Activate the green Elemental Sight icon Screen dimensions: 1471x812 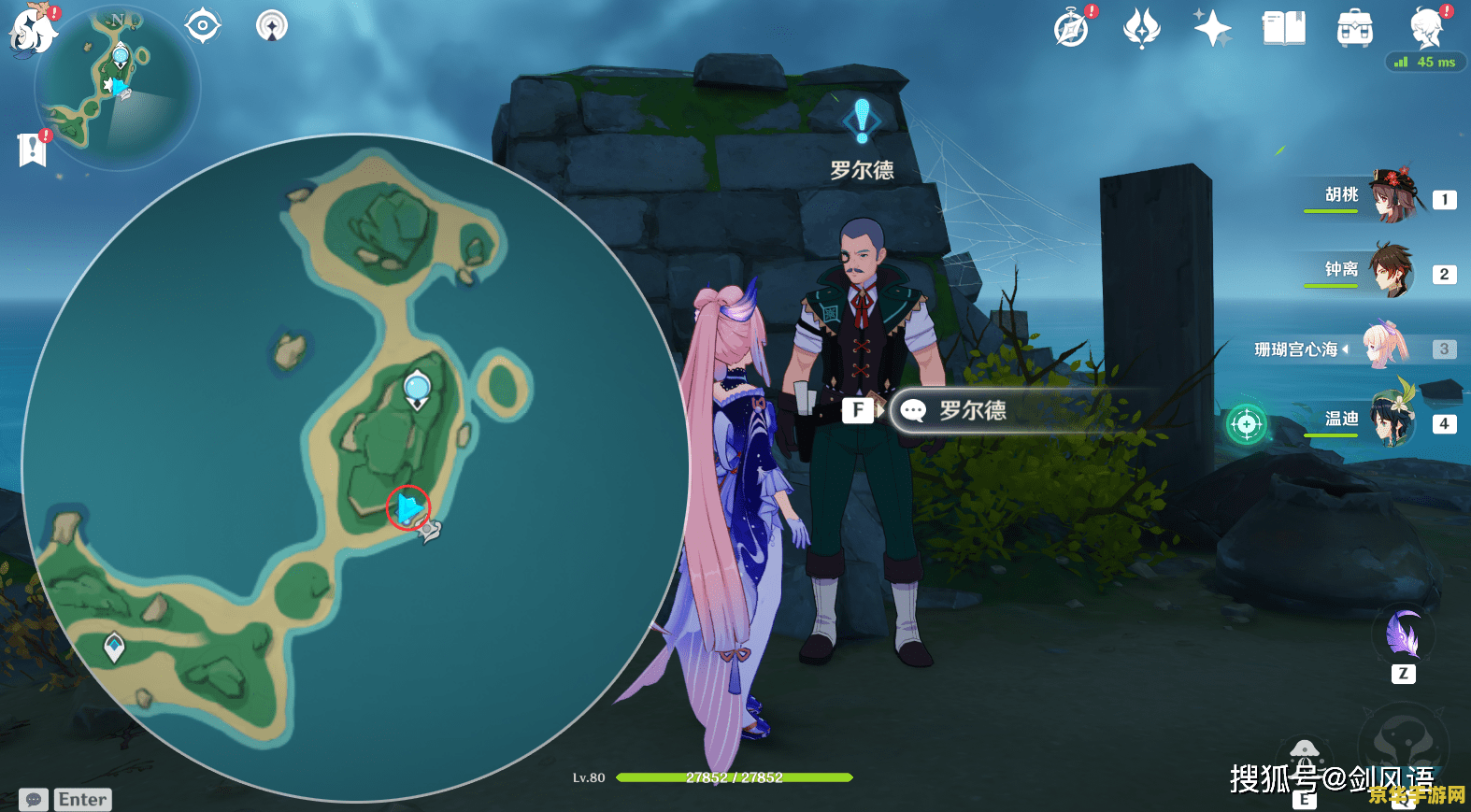pyautogui.click(x=1247, y=425)
